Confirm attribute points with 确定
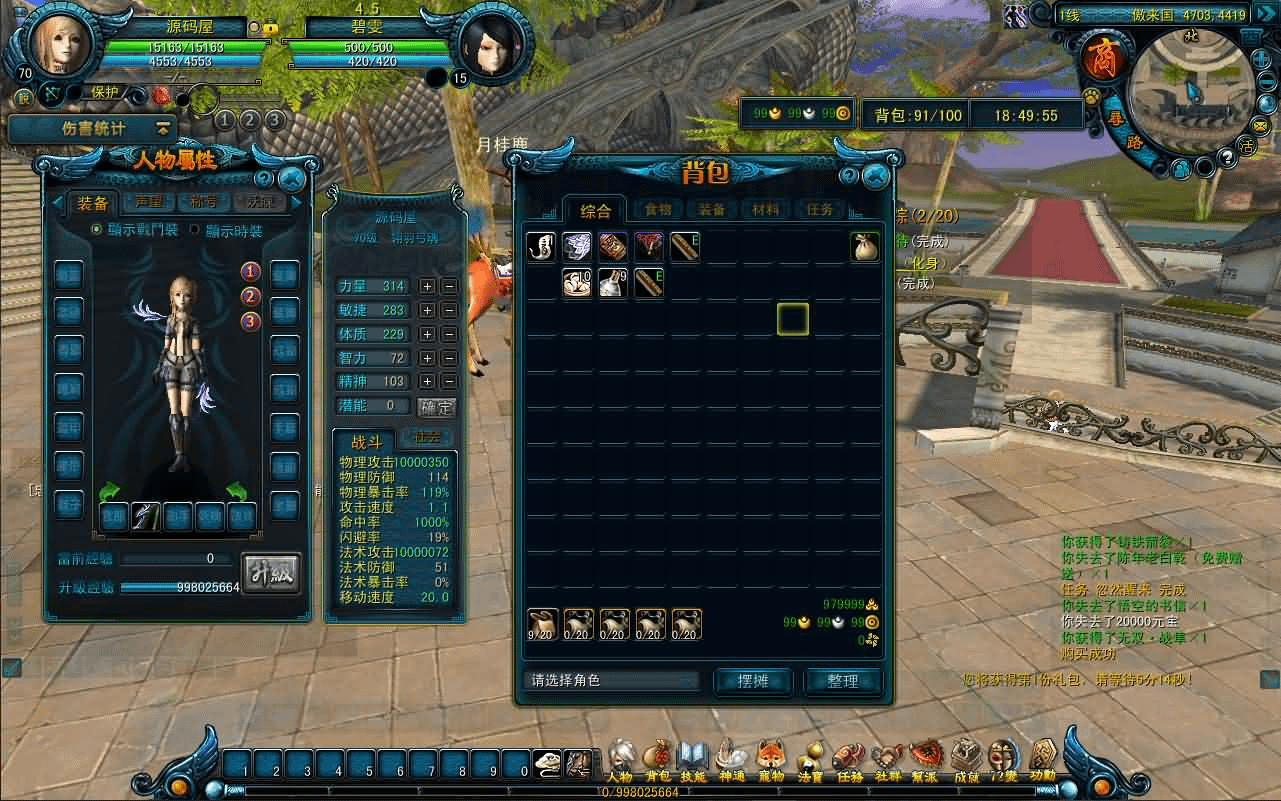The height and width of the screenshot is (801, 1281). point(436,407)
